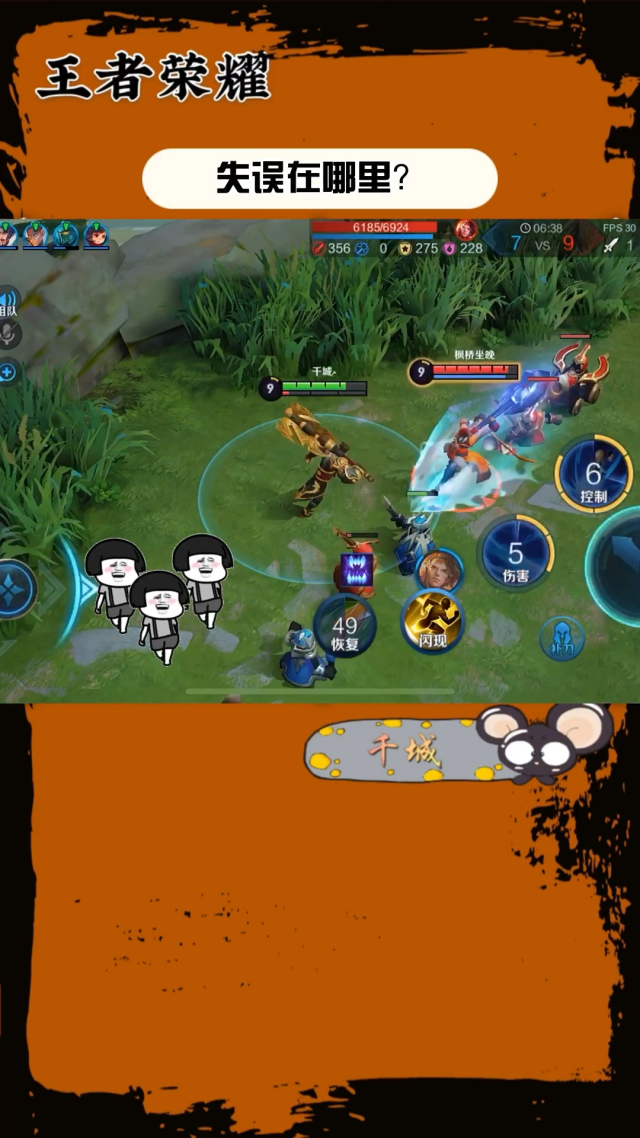
Task: Open the scoreboard via the 7 VS 9 kill score
Action: (x=542, y=243)
